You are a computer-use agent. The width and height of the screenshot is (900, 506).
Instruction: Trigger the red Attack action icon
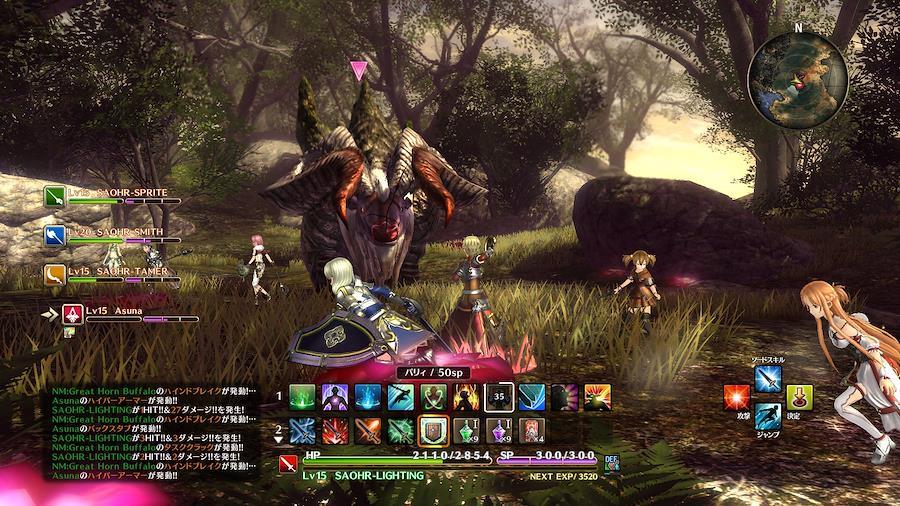click(738, 397)
